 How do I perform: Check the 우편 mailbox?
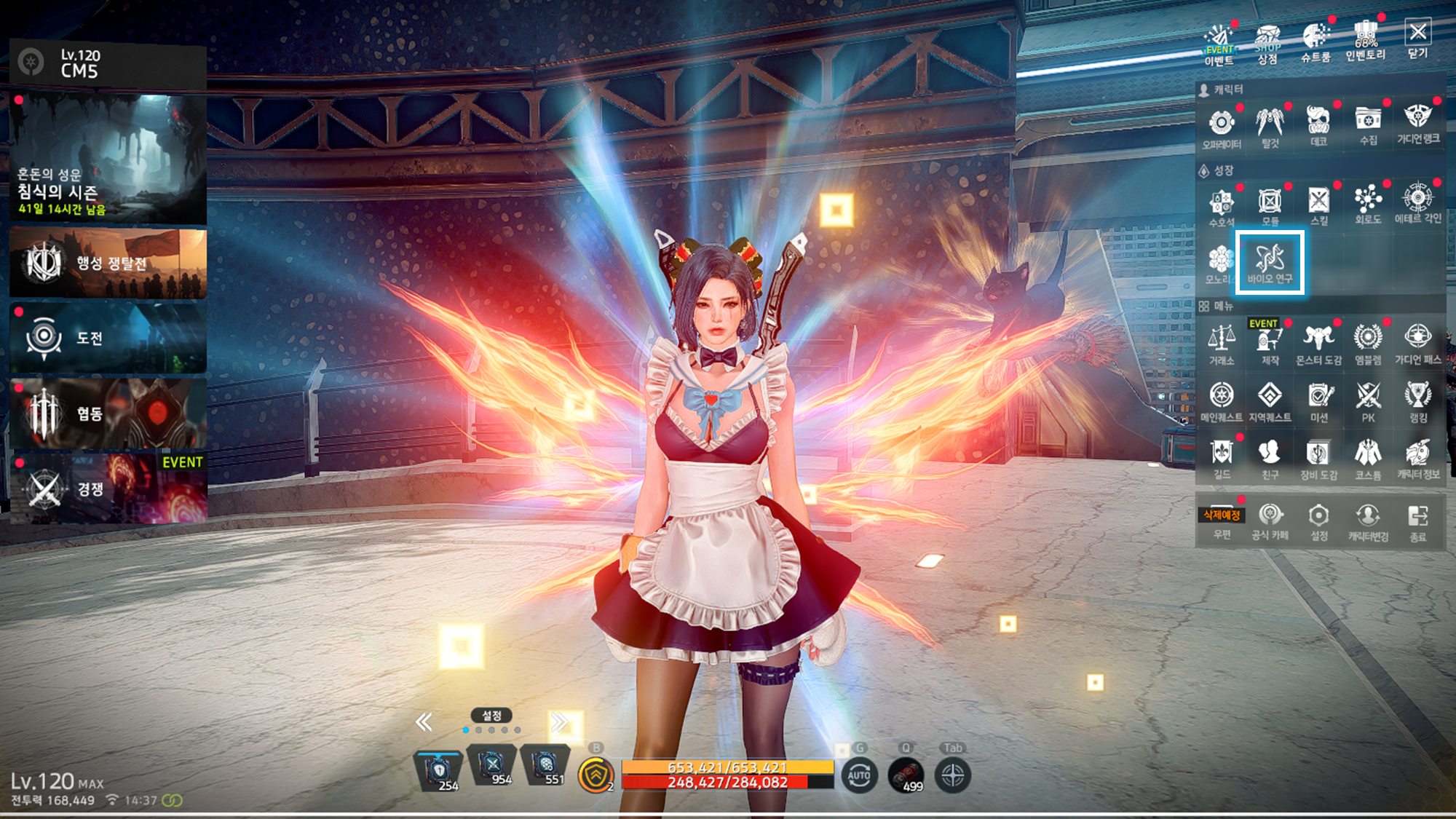tap(1222, 522)
